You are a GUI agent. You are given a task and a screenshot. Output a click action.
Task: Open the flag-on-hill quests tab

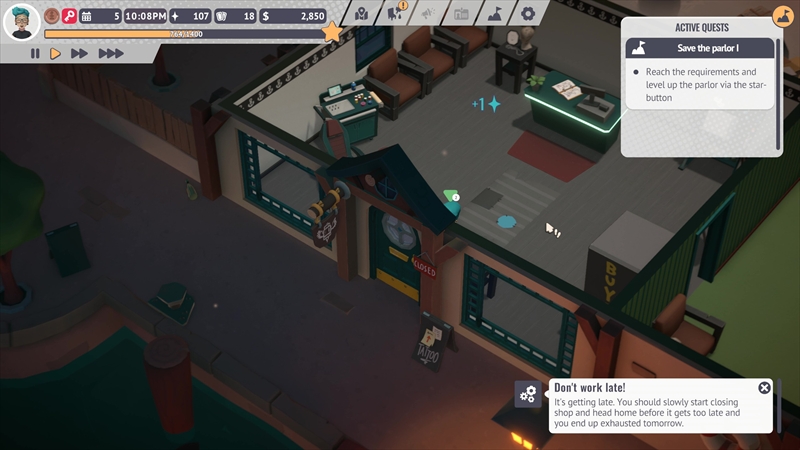coord(494,14)
